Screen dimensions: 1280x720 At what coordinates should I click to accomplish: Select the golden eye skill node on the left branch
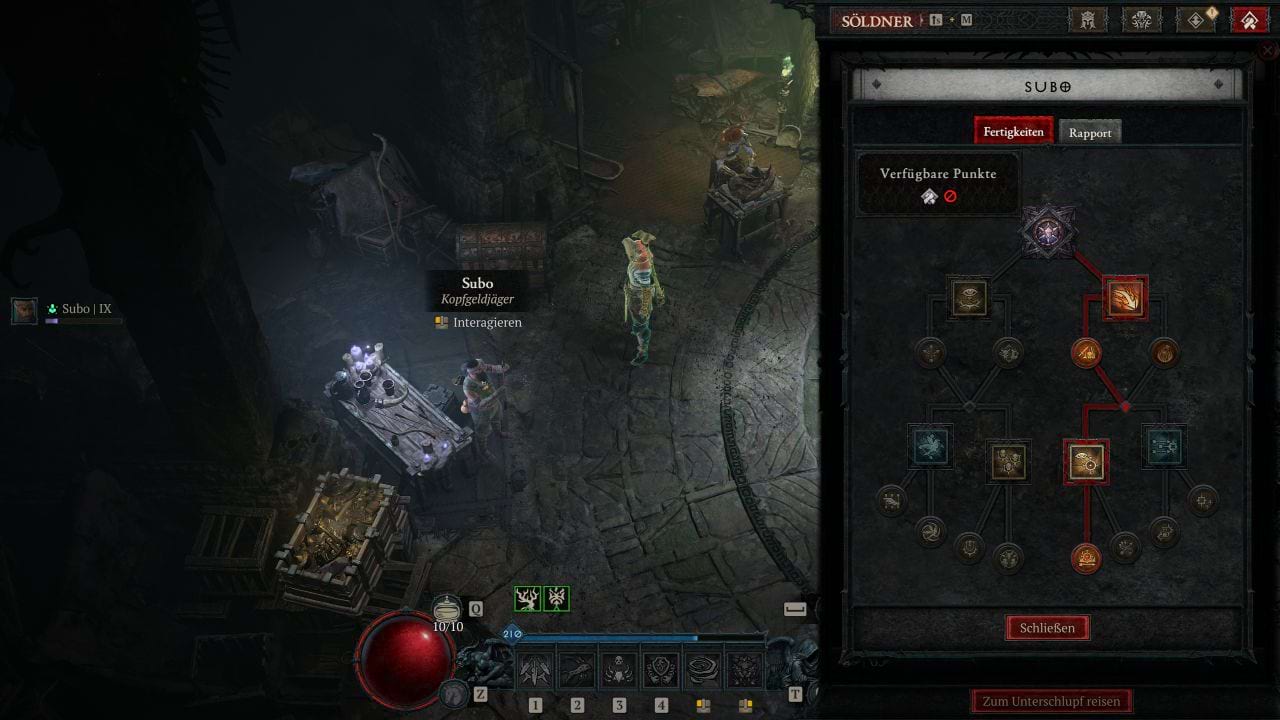click(x=969, y=298)
